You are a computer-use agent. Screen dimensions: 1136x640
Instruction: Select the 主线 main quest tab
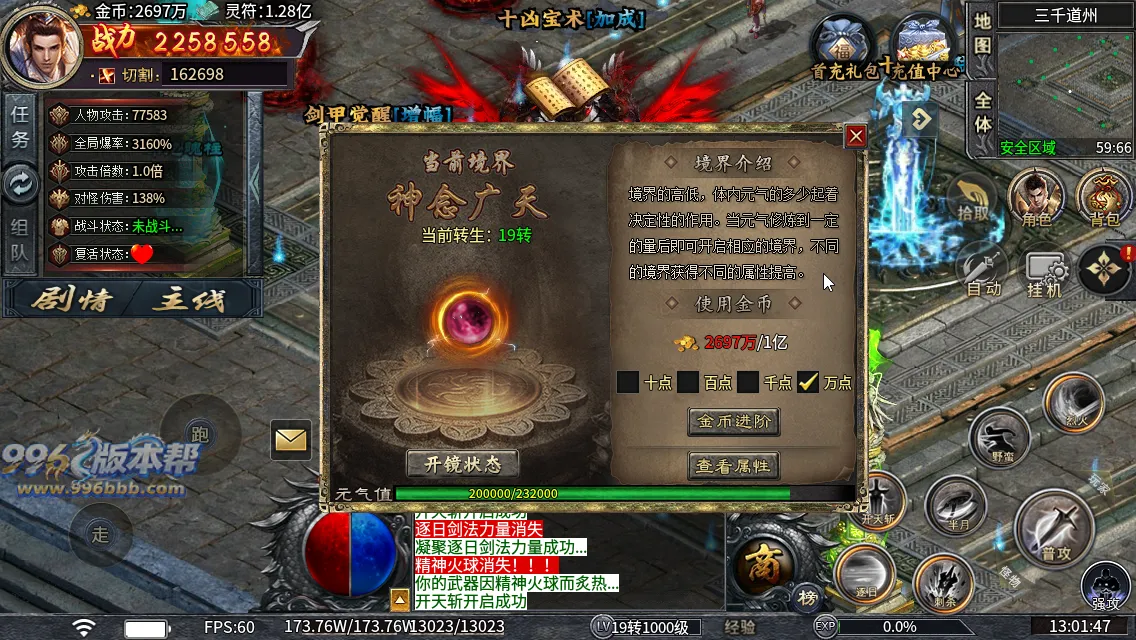(190, 299)
